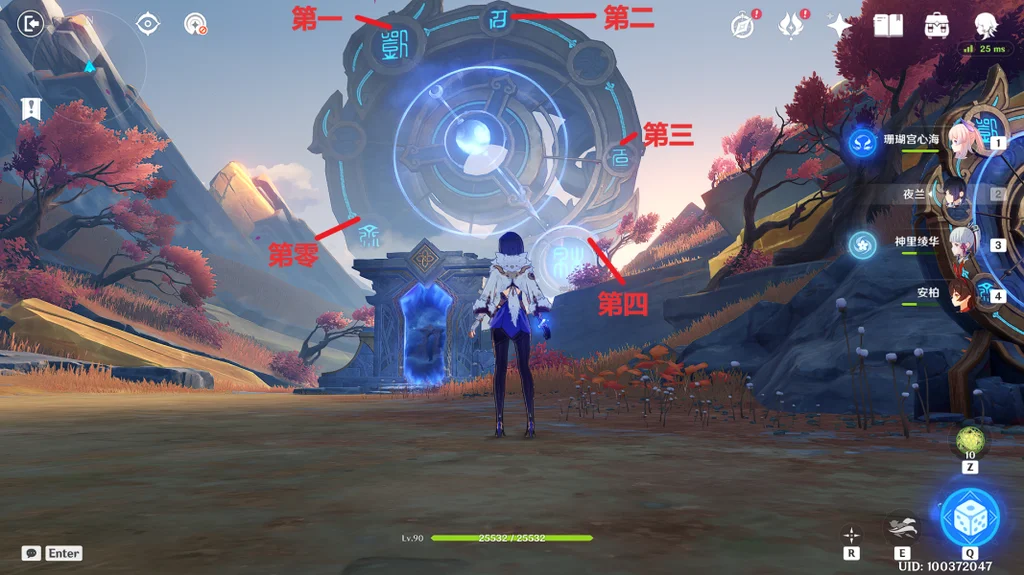Activate the dice elemental burst skill
Image resolution: width=1024 pixels, height=575 pixels.
point(969,516)
